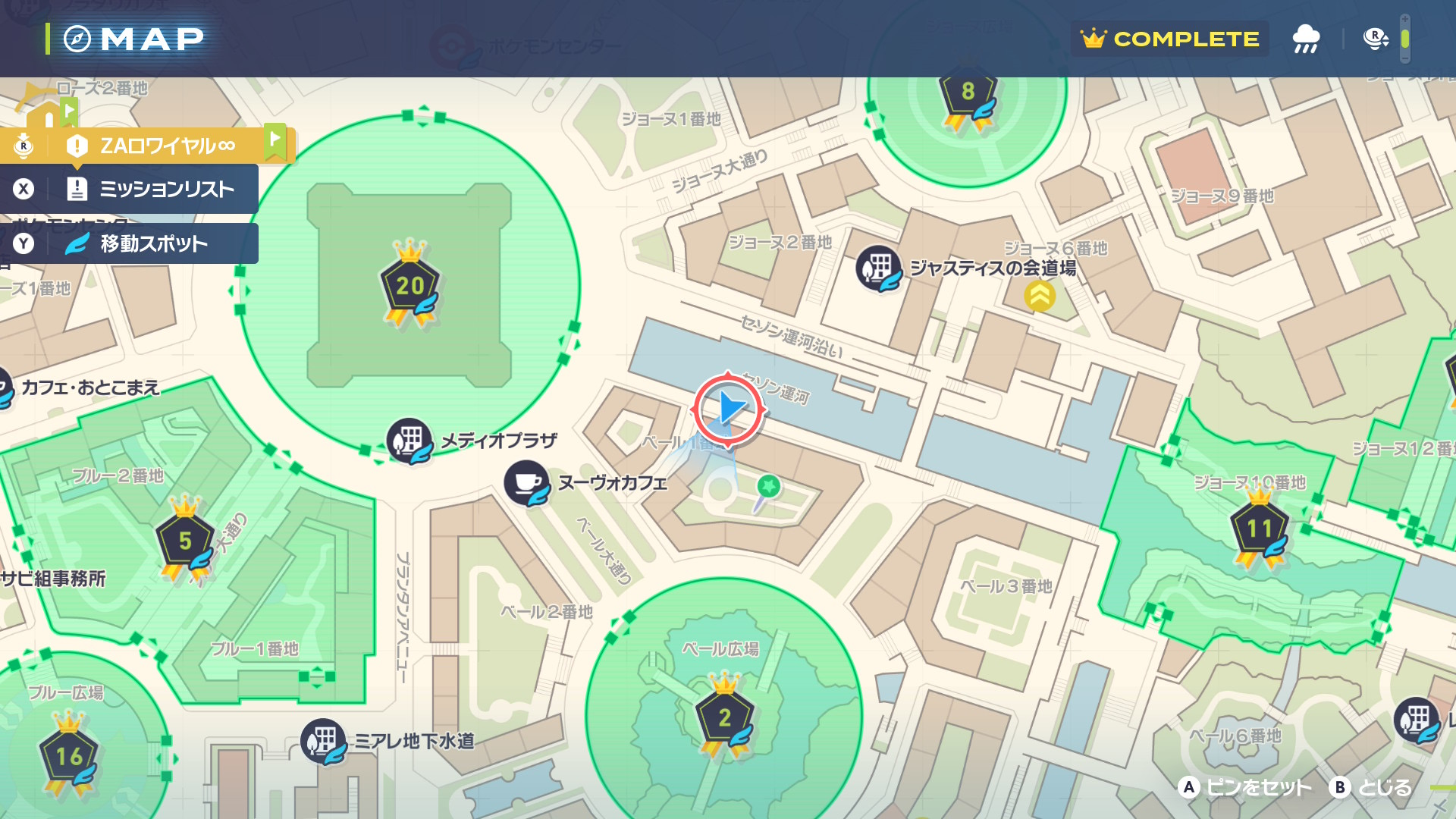Click the rain weather icon

pyautogui.click(x=1305, y=39)
